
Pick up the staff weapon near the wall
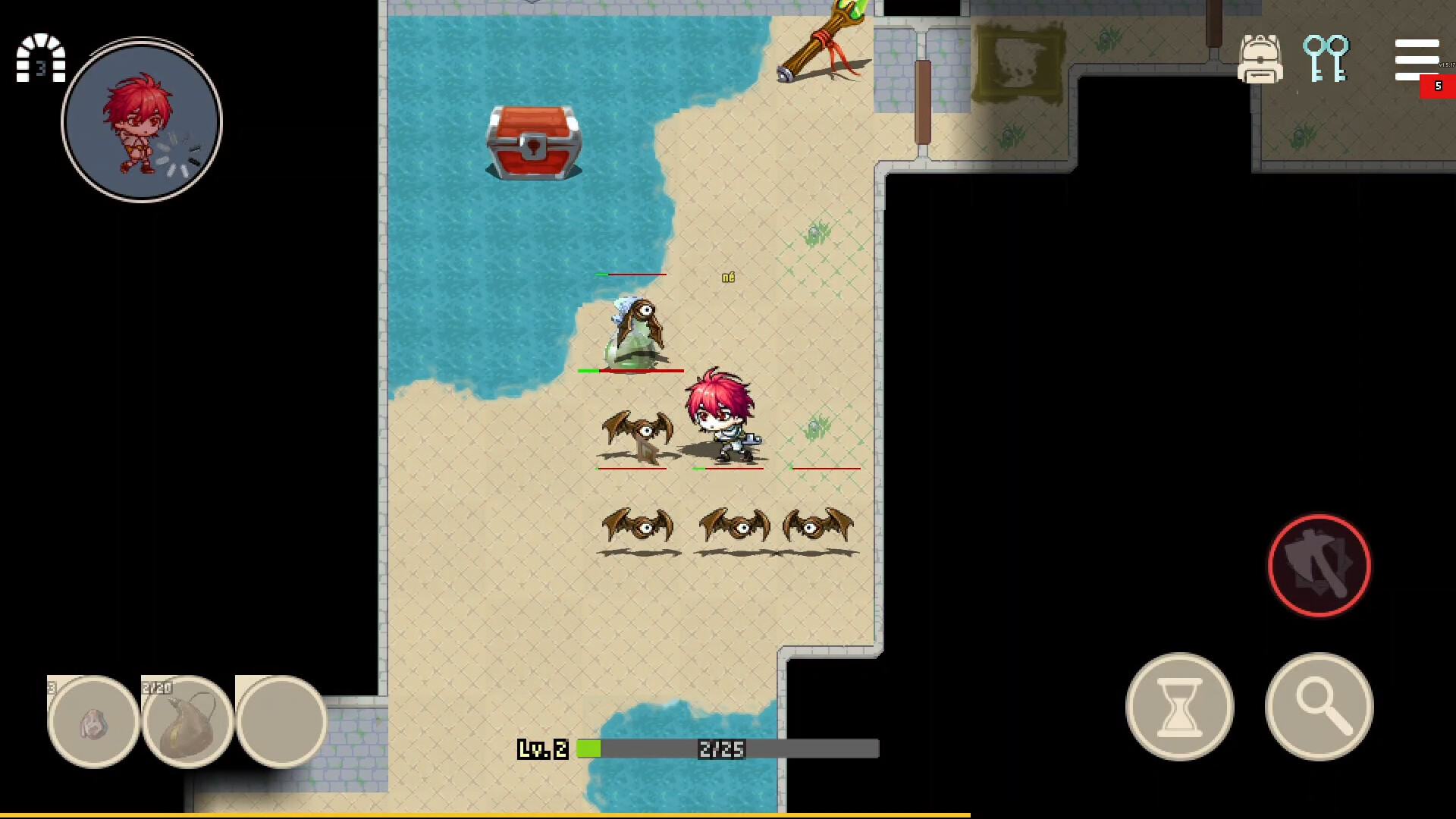tap(823, 42)
